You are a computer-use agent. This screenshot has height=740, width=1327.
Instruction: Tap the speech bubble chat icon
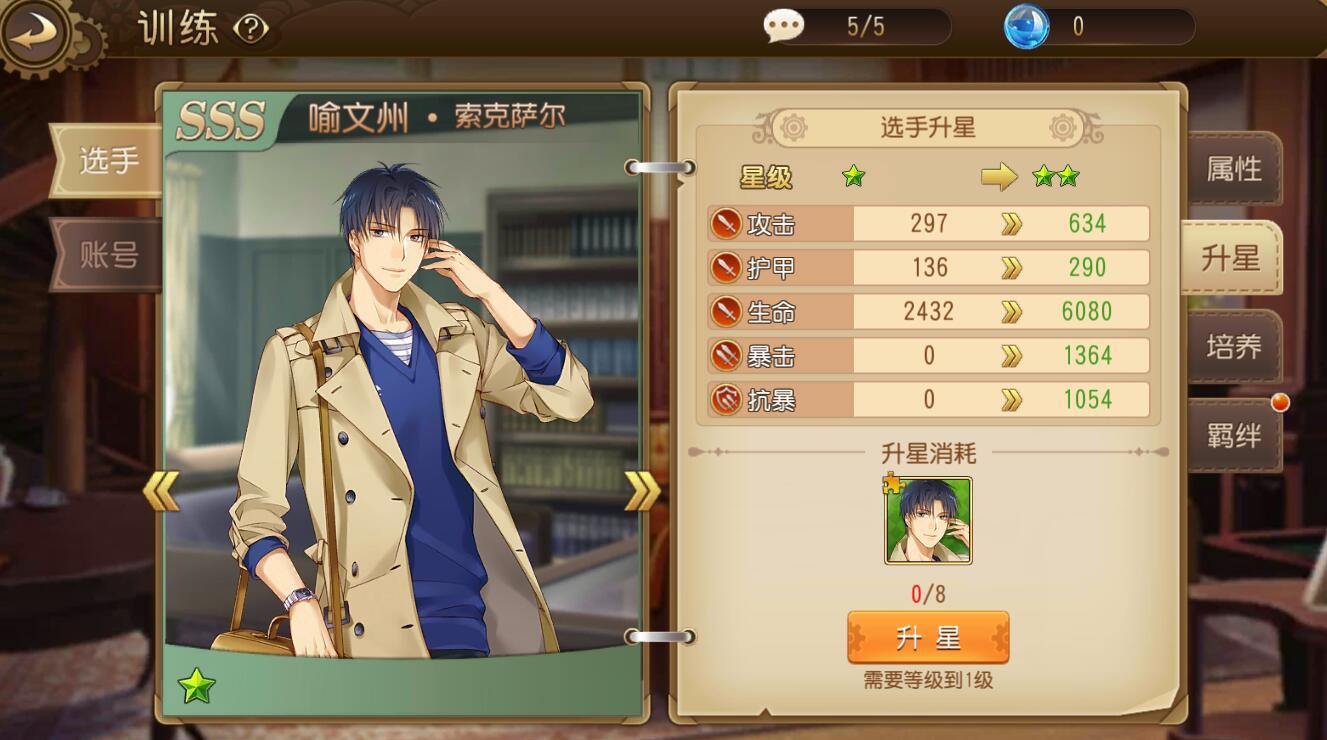783,26
